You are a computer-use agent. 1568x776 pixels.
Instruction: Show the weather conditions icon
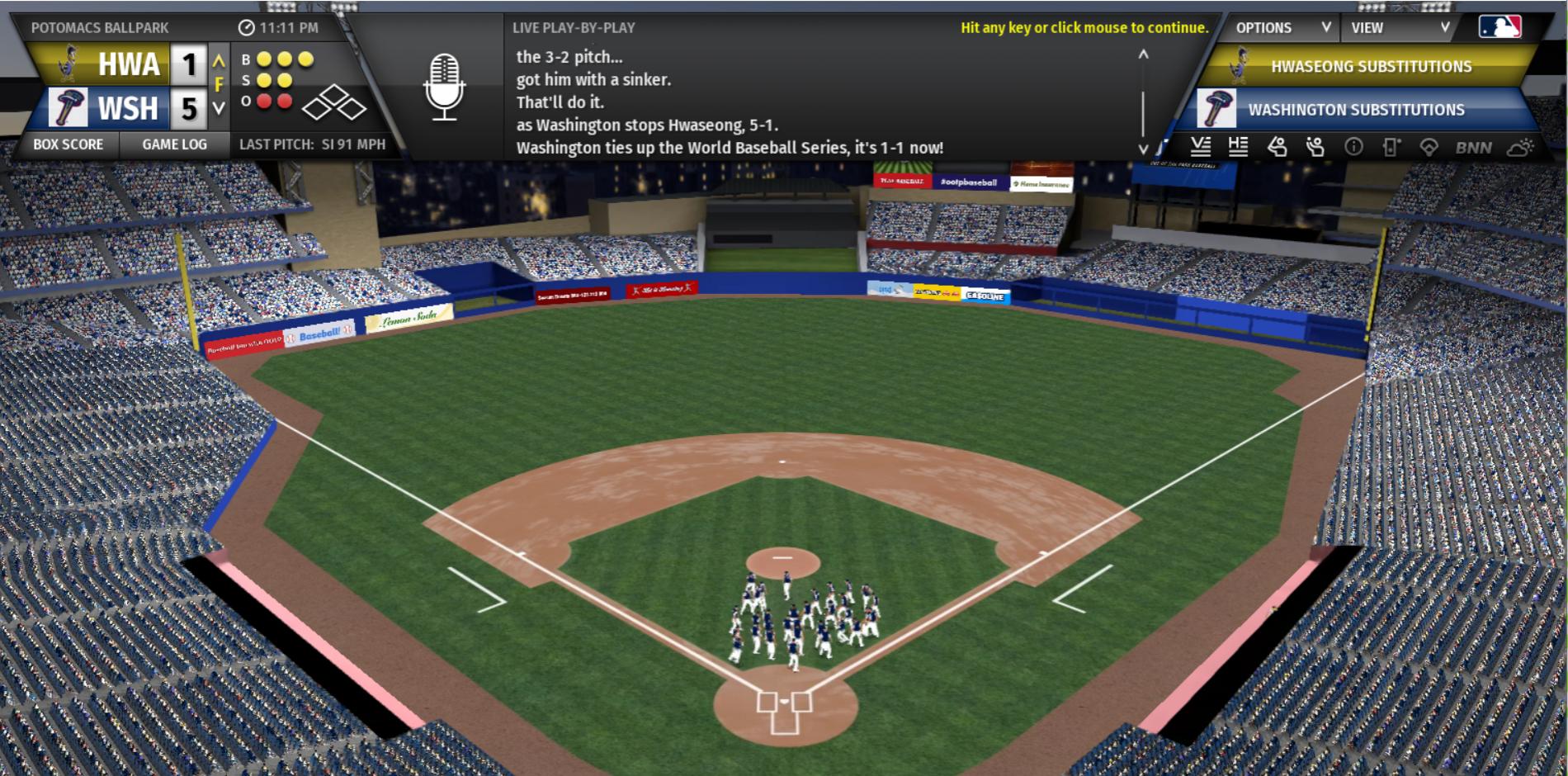point(1519,147)
